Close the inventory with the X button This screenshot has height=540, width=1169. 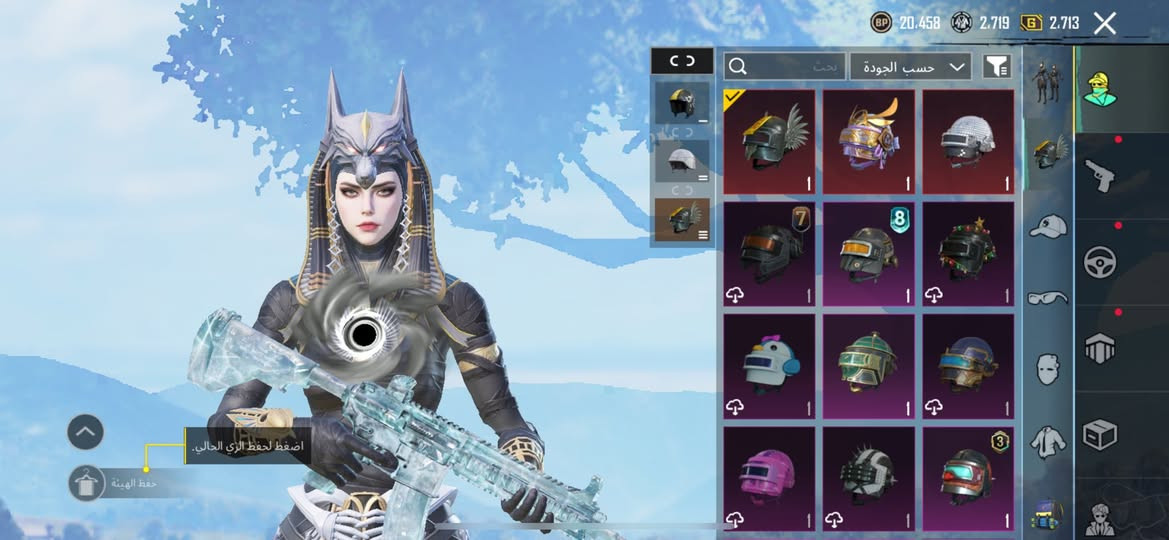(x=1104, y=23)
